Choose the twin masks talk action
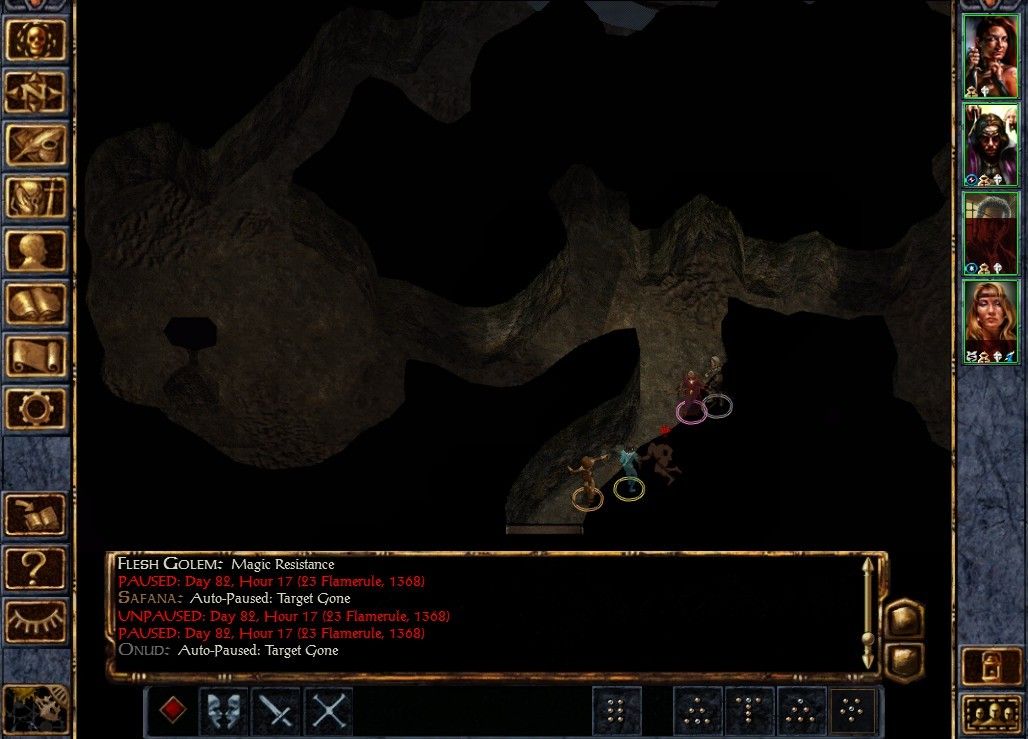 pos(225,711)
